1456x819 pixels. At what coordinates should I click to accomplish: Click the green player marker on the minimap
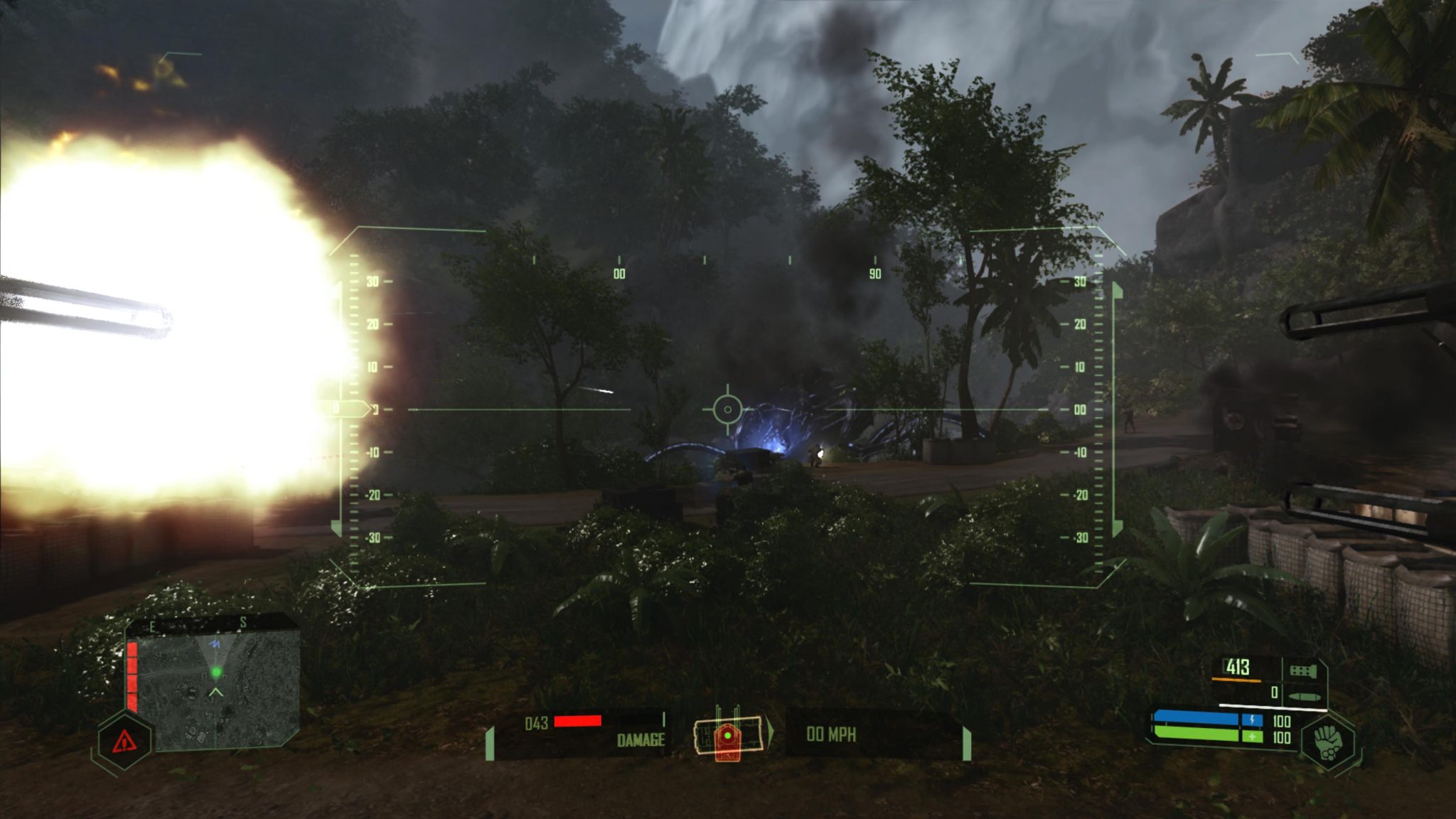[x=217, y=672]
